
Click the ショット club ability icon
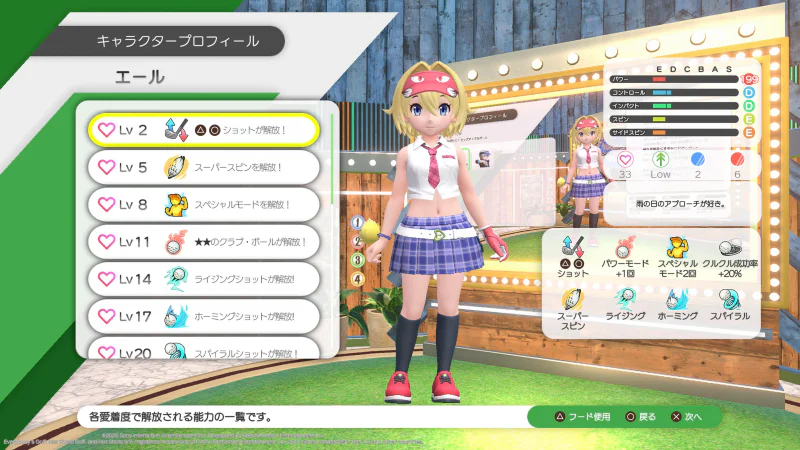[572, 247]
